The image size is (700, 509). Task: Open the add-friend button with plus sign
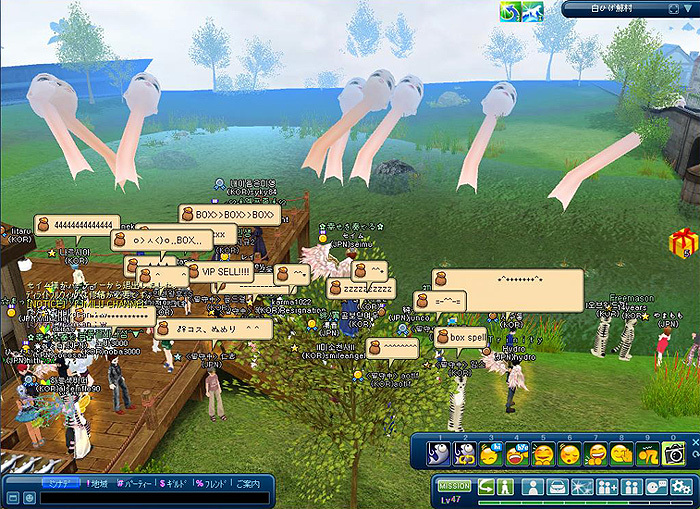pyautogui.click(x=609, y=487)
